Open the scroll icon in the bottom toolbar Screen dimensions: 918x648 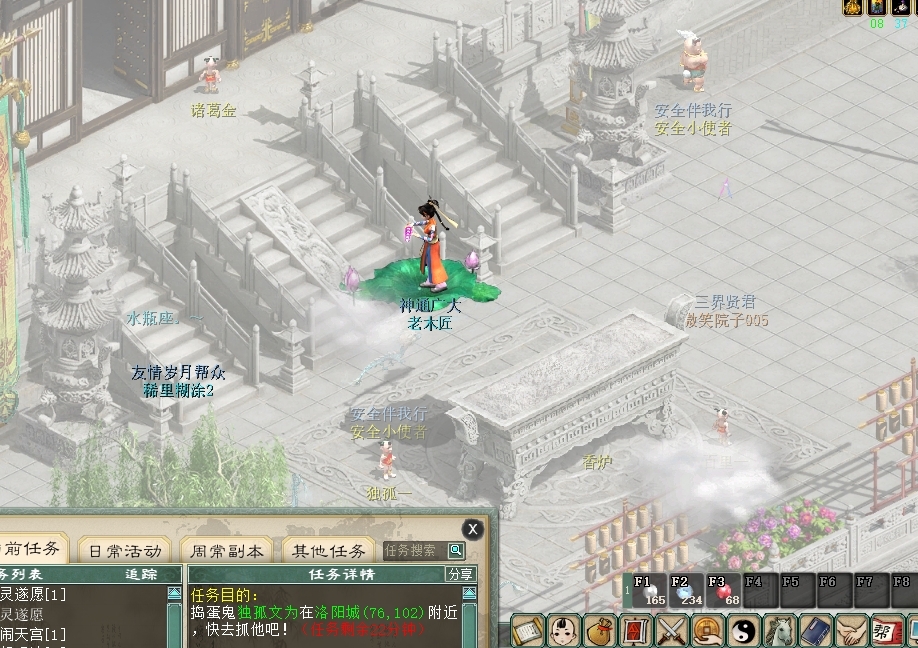(x=528, y=631)
